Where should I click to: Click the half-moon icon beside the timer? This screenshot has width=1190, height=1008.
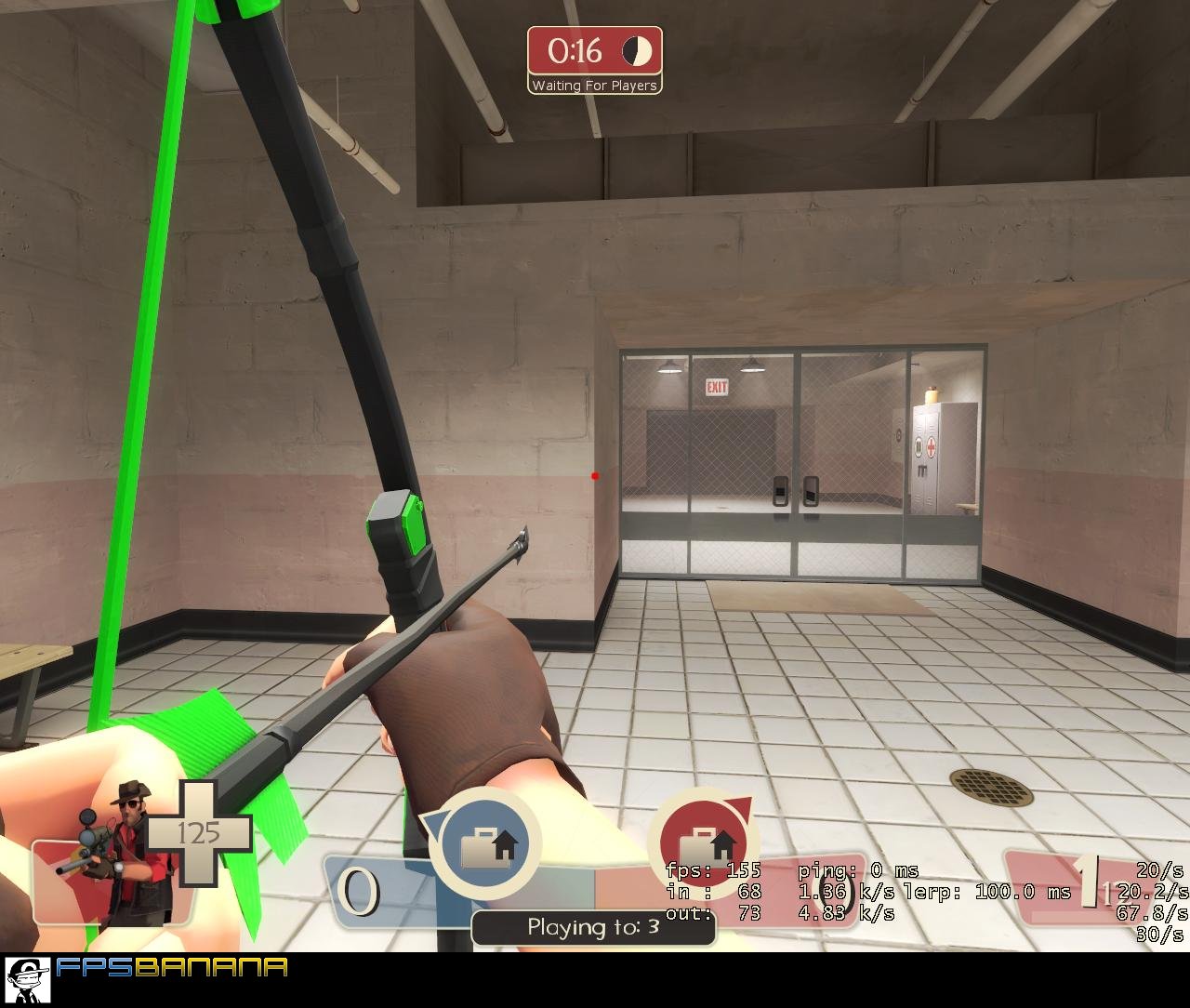[x=636, y=52]
